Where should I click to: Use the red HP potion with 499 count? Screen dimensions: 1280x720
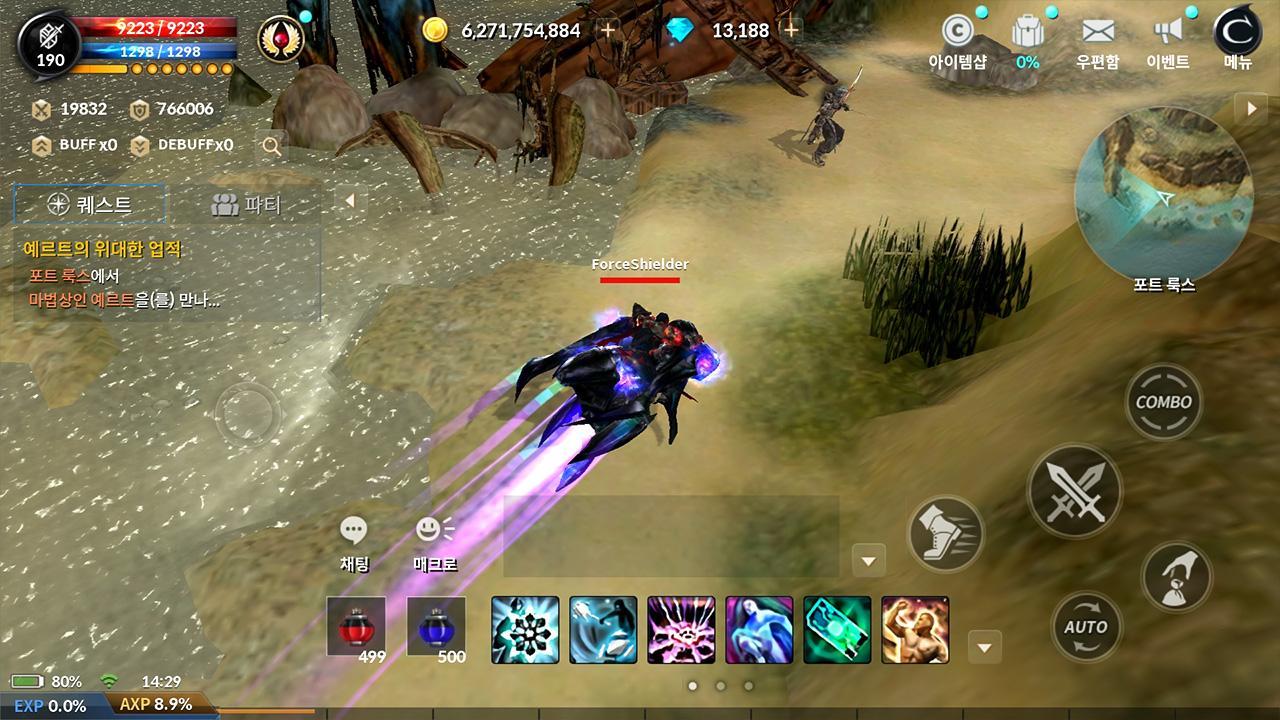(x=358, y=628)
